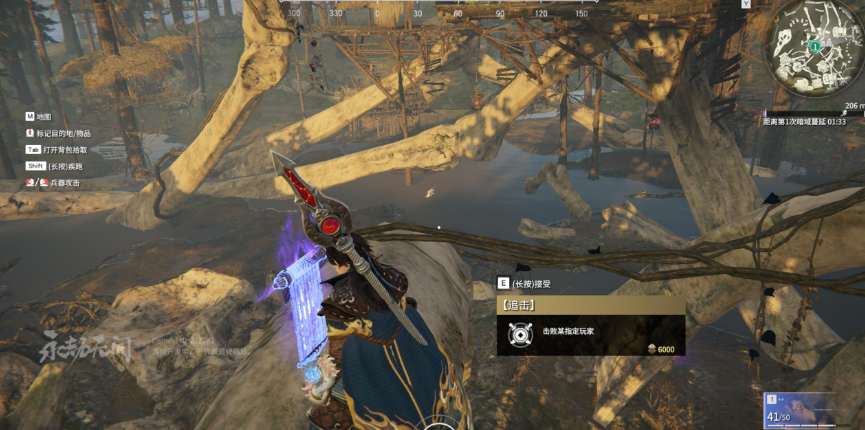Select the 追击 bounty quest panel
This screenshot has width=865, height=430.
[590, 325]
